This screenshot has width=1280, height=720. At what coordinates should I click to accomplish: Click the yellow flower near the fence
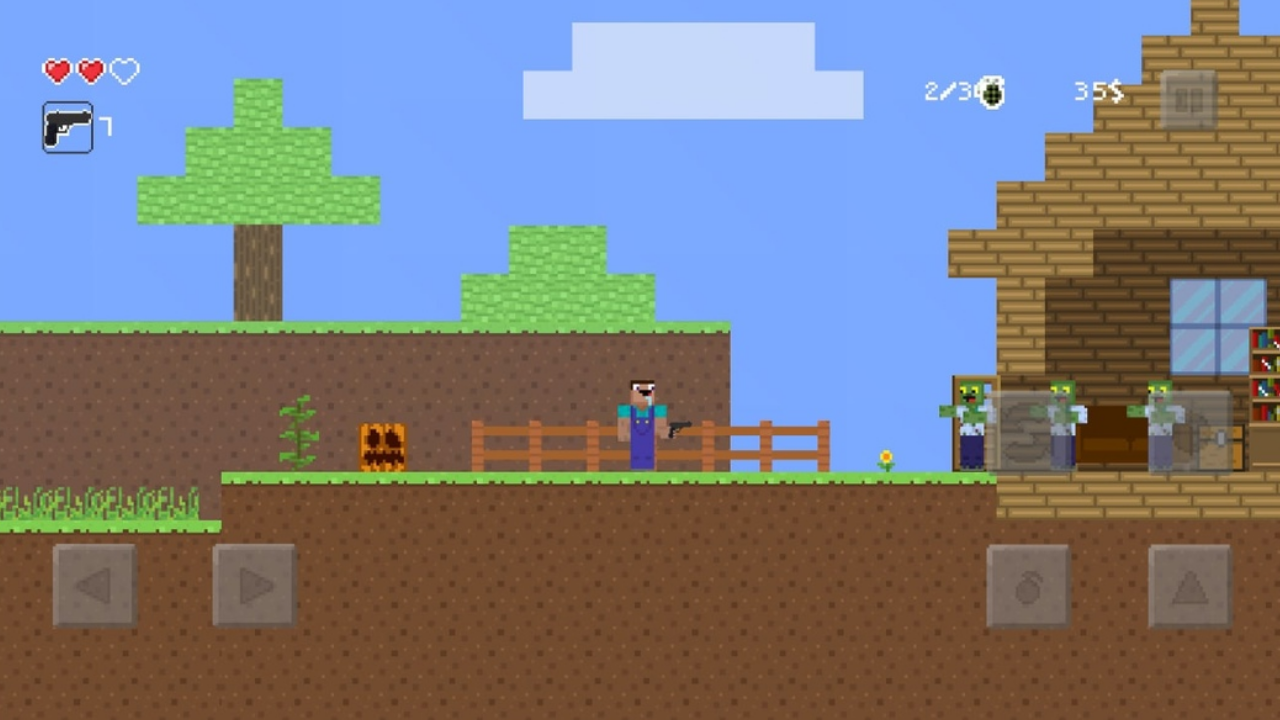884,458
